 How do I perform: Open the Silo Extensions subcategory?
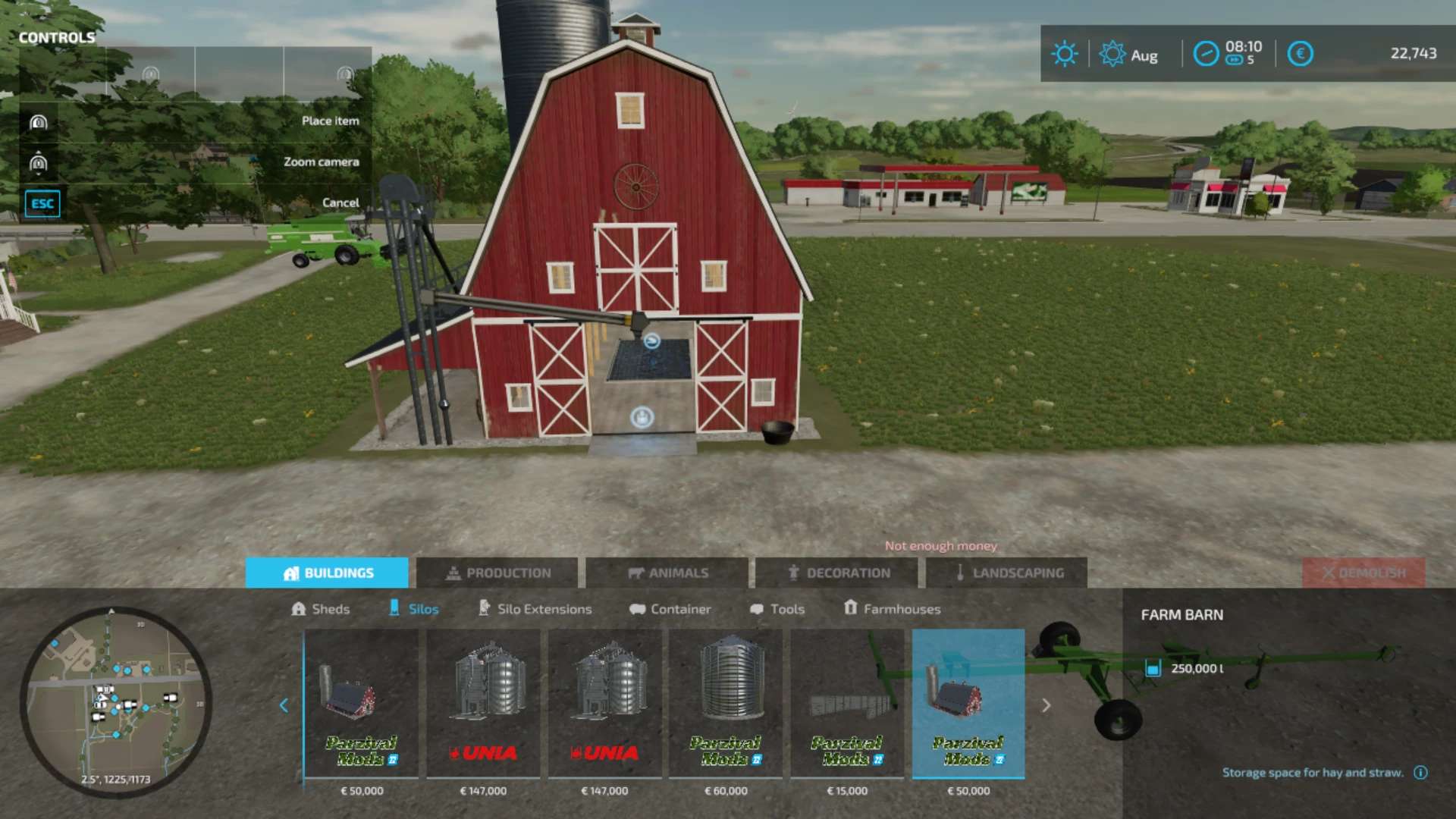point(535,609)
